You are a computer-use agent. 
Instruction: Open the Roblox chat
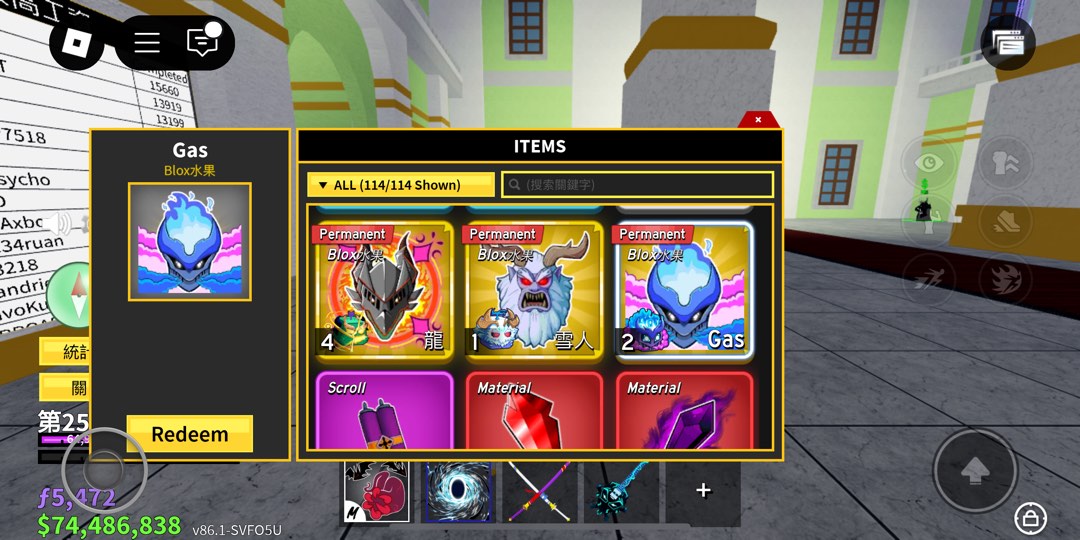point(203,42)
